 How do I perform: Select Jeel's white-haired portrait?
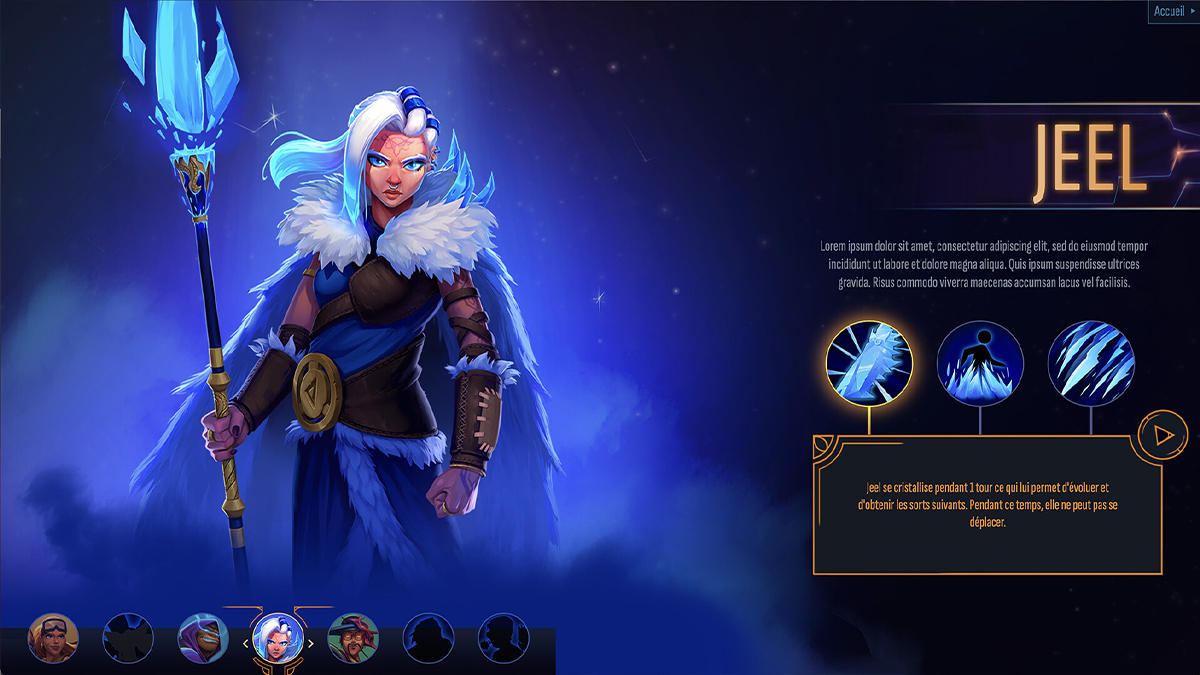278,638
